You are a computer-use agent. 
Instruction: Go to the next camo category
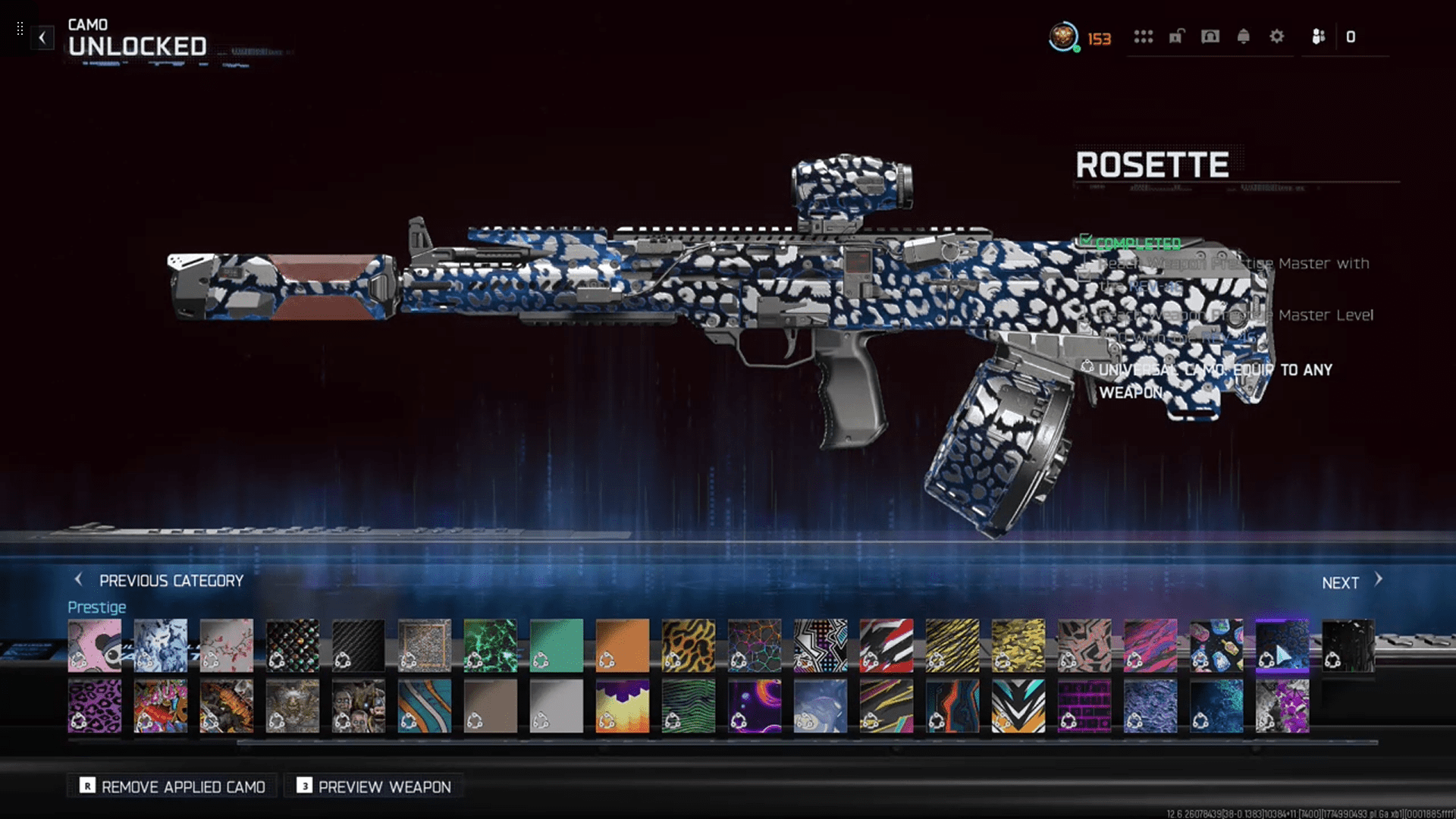click(x=1351, y=582)
